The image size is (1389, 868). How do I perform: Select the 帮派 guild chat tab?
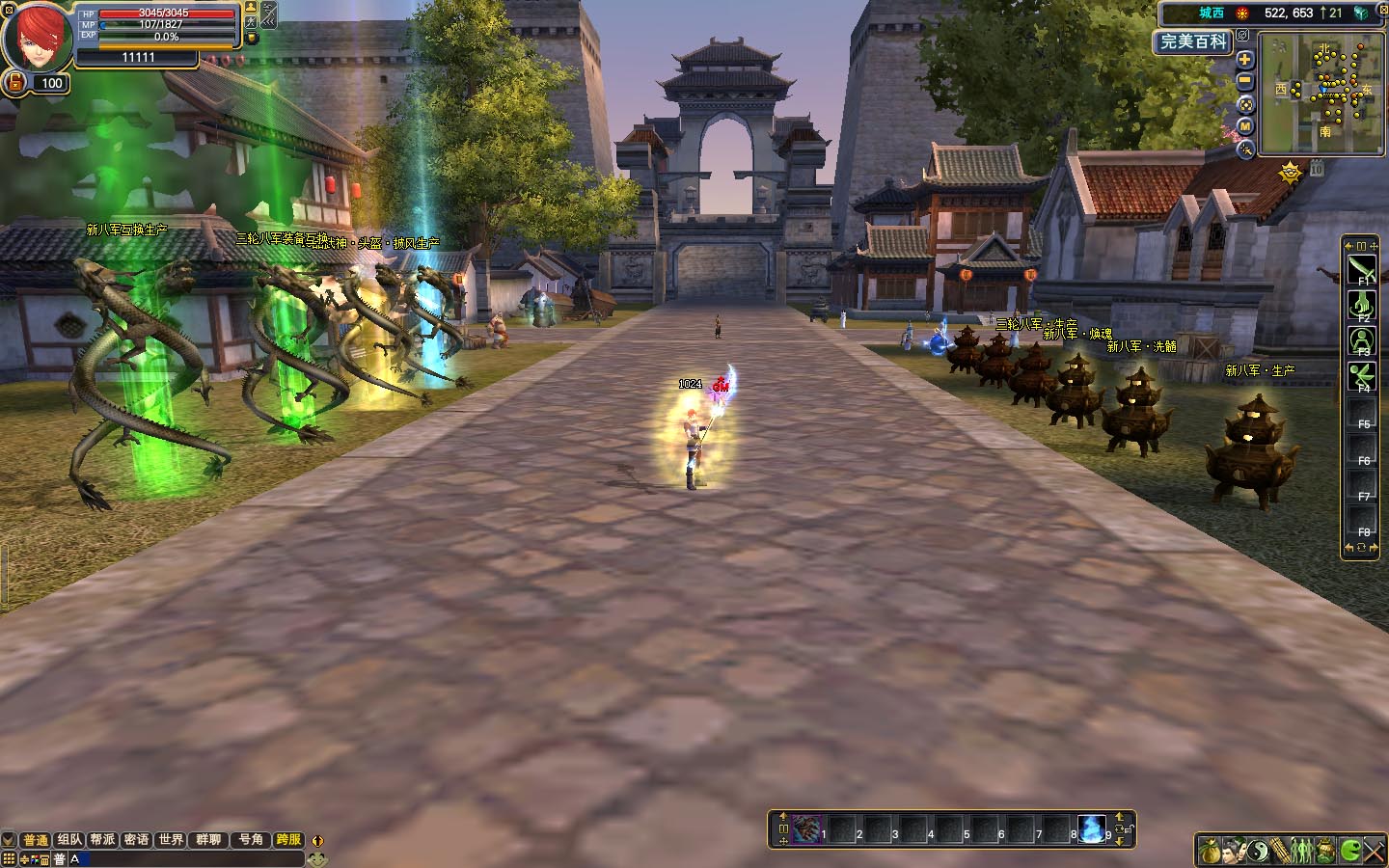pos(103,840)
